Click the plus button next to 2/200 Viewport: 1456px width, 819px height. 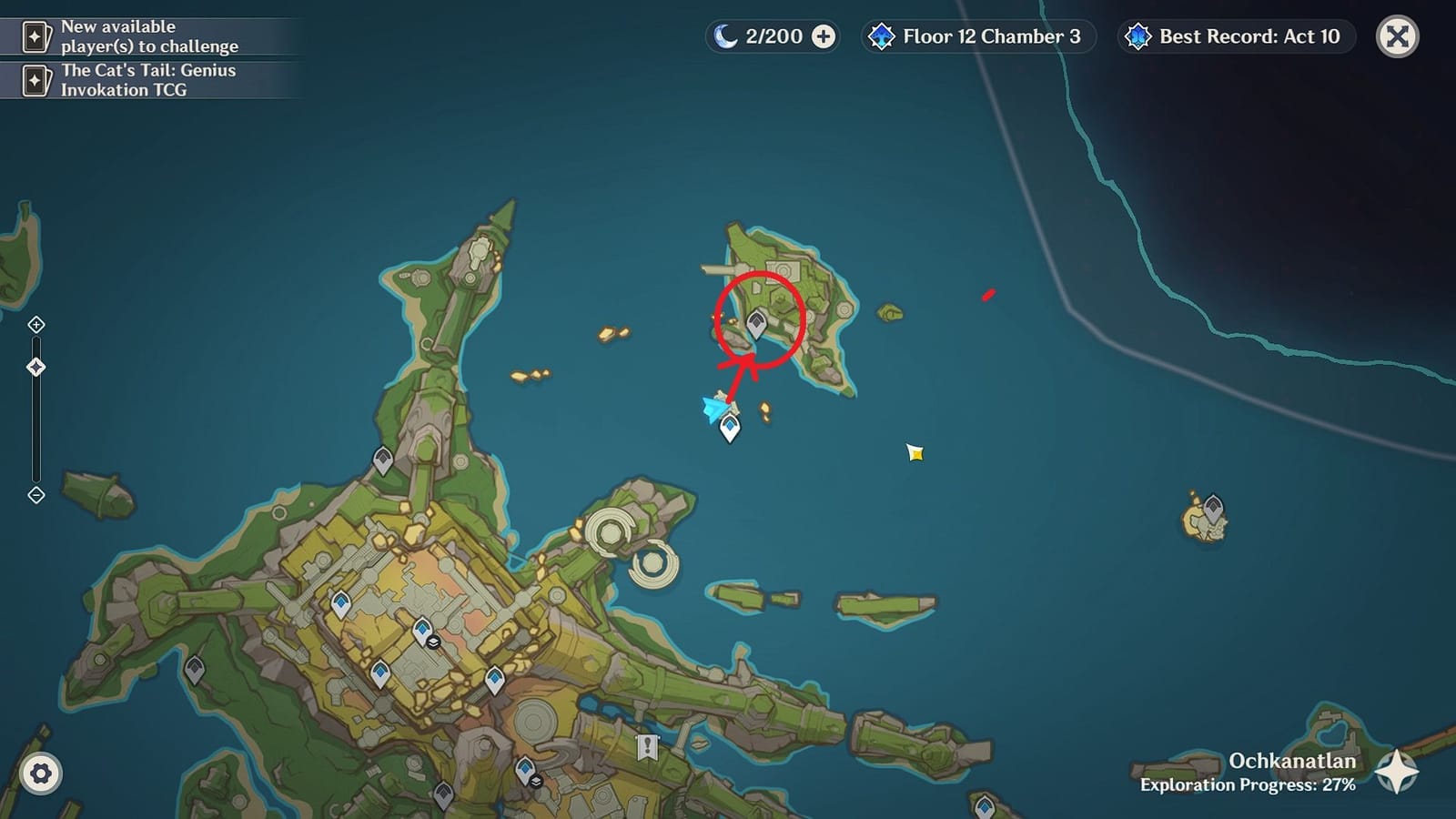click(x=824, y=36)
